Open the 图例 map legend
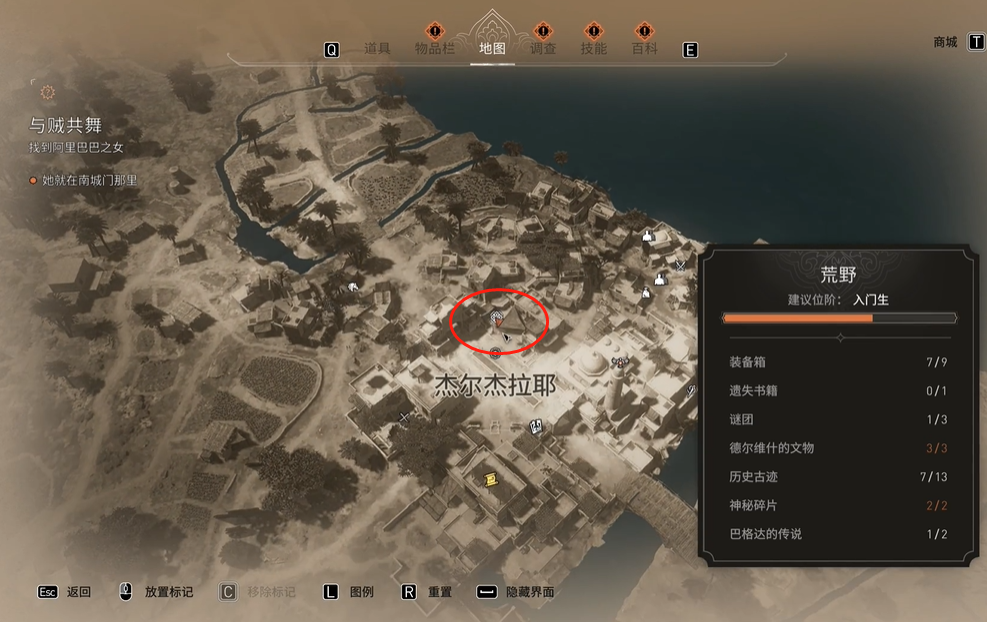 tap(361, 592)
